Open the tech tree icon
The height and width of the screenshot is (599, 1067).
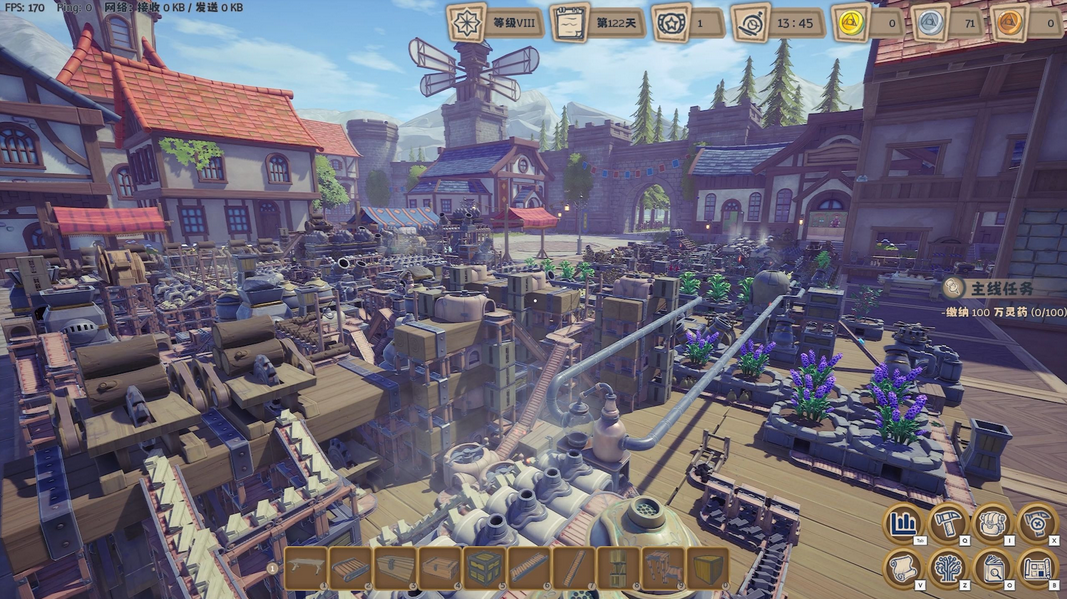tap(948, 569)
